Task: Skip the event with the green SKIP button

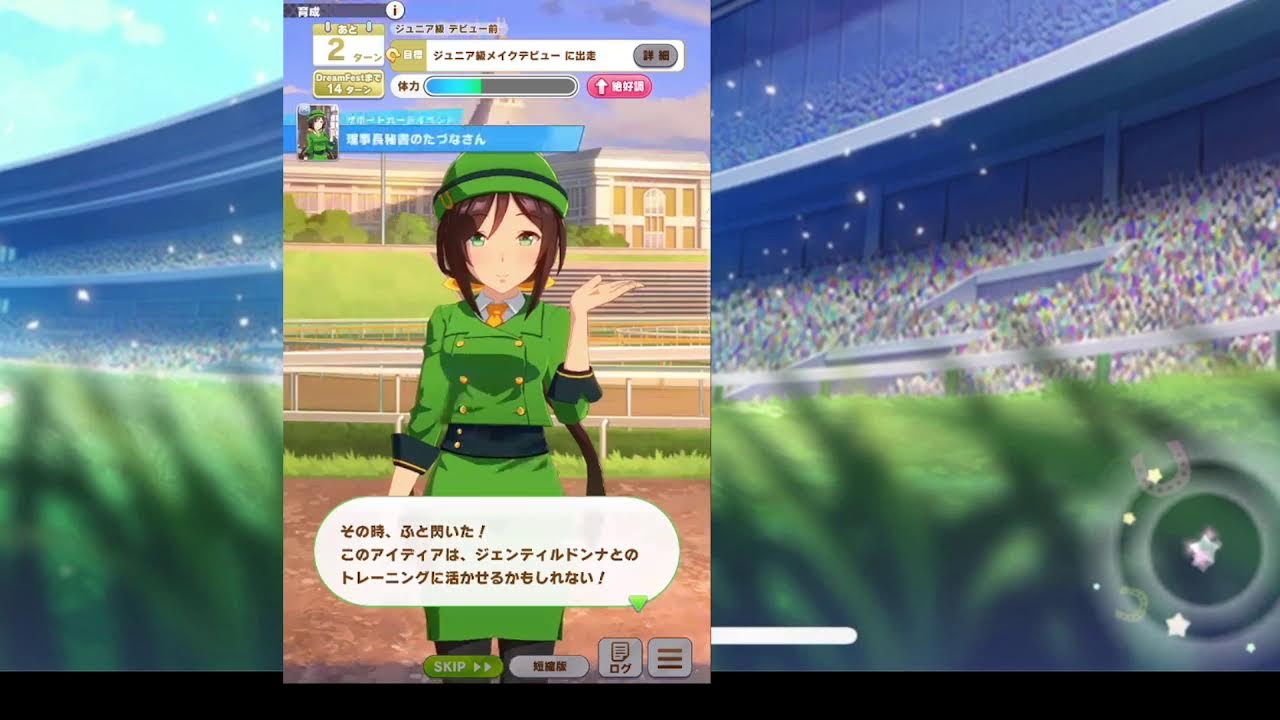Action: [462, 666]
